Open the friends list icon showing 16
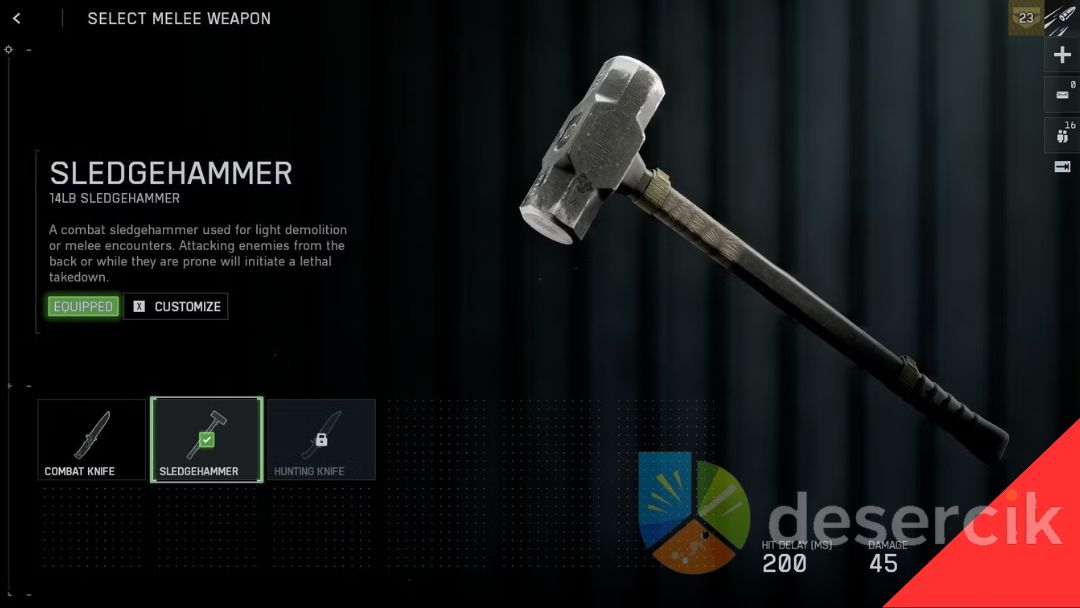This screenshot has width=1080, height=608. (x=1062, y=135)
